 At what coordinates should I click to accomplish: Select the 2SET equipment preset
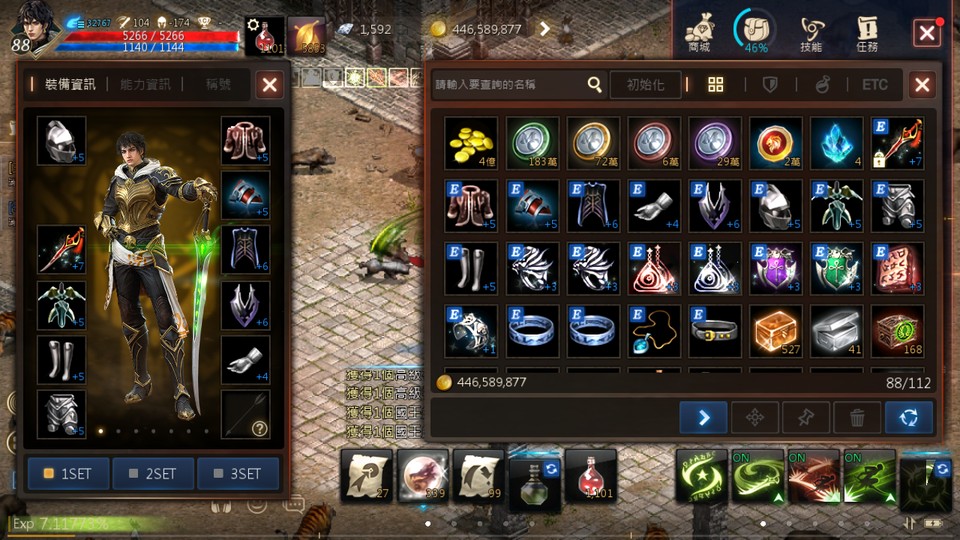[153, 474]
